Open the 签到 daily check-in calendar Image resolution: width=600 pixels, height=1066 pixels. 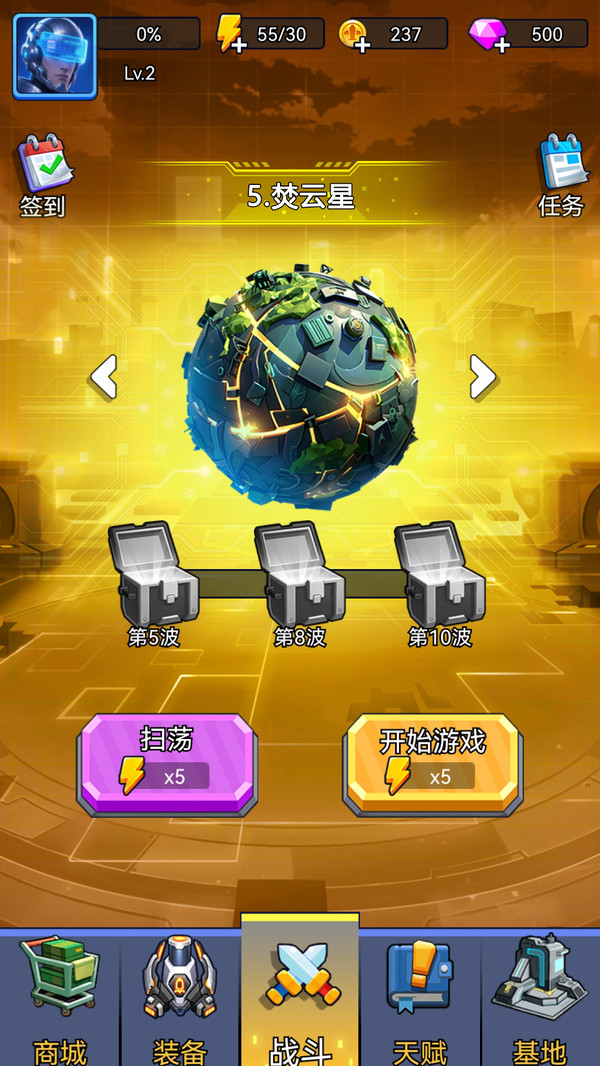[x=42, y=176]
